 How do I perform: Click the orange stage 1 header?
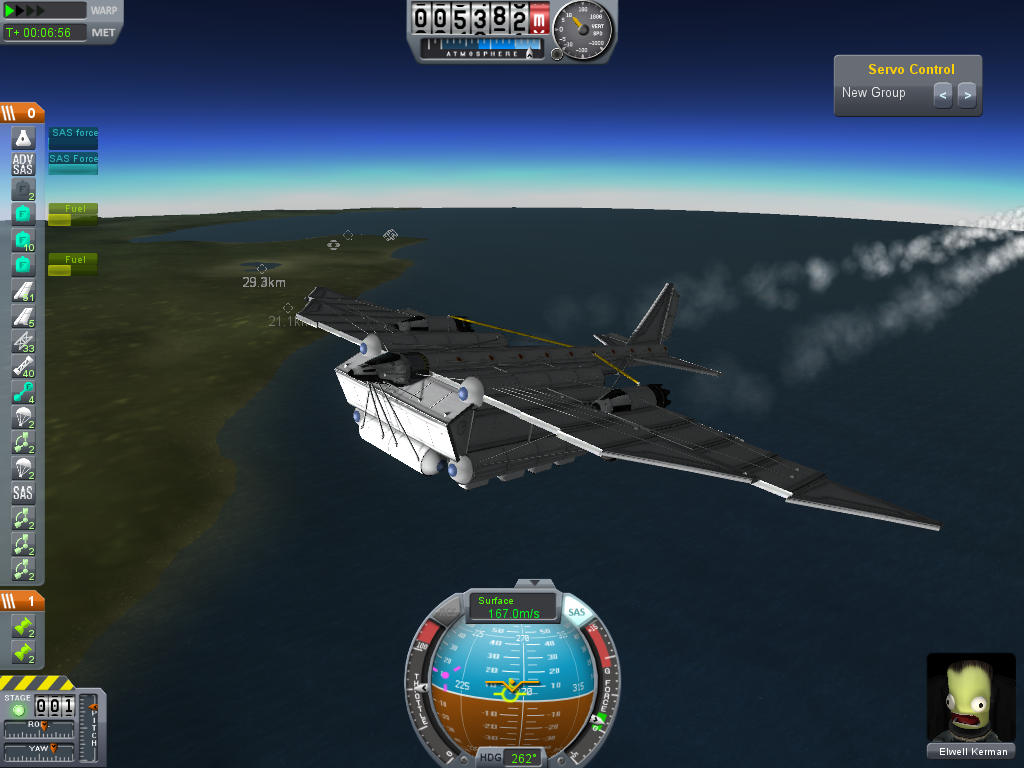point(22,601)
